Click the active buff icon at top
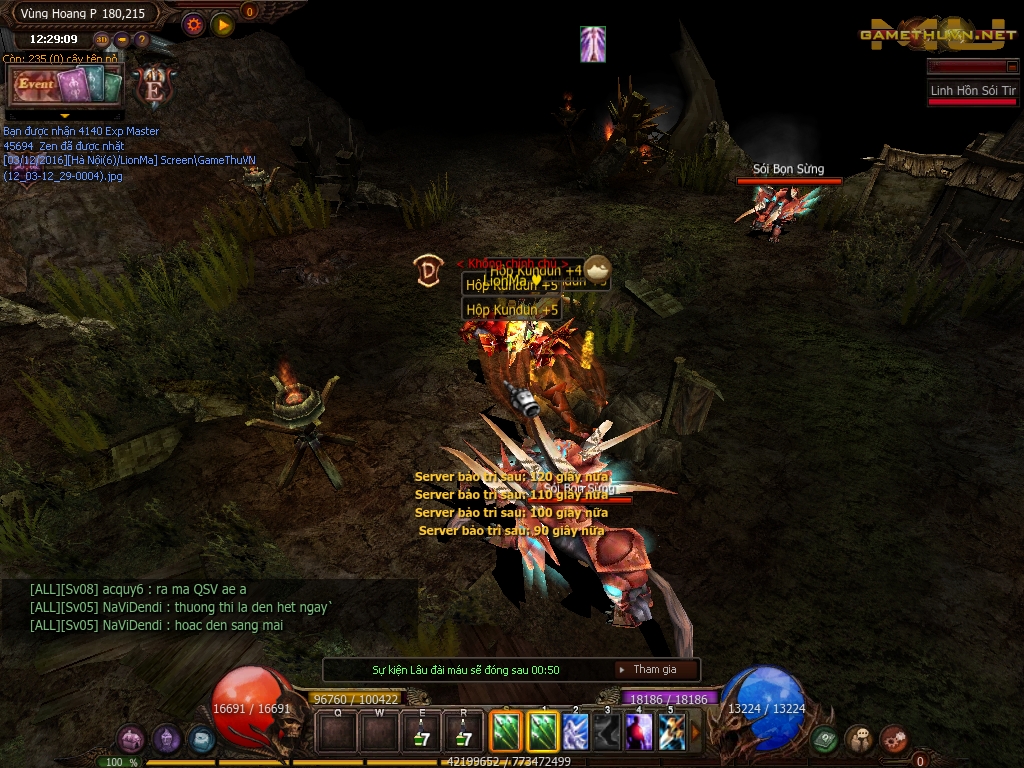The height and width of the screenshot is (768, 1024). point(593,44)
